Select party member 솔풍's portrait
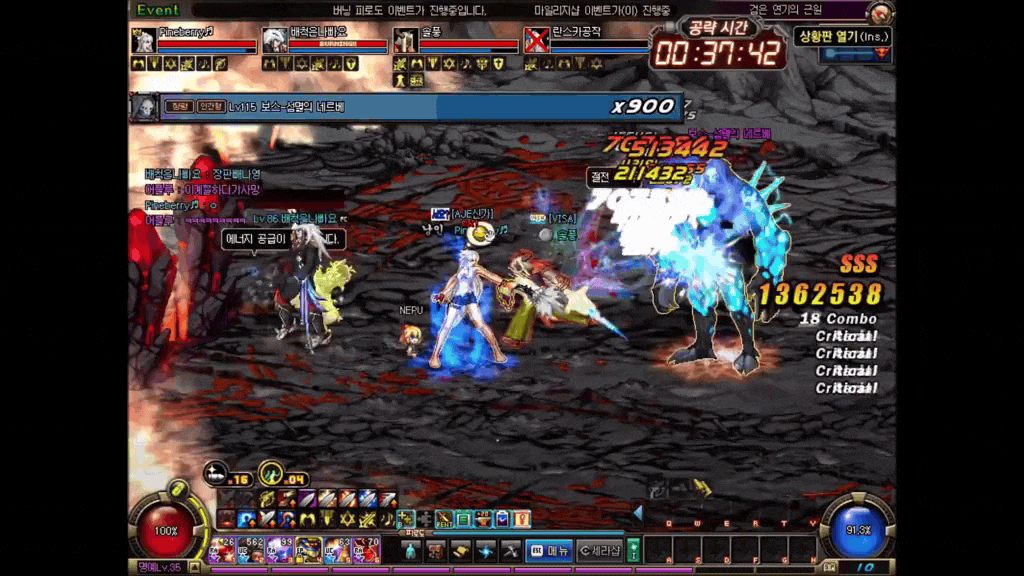 tap(406, 40)
